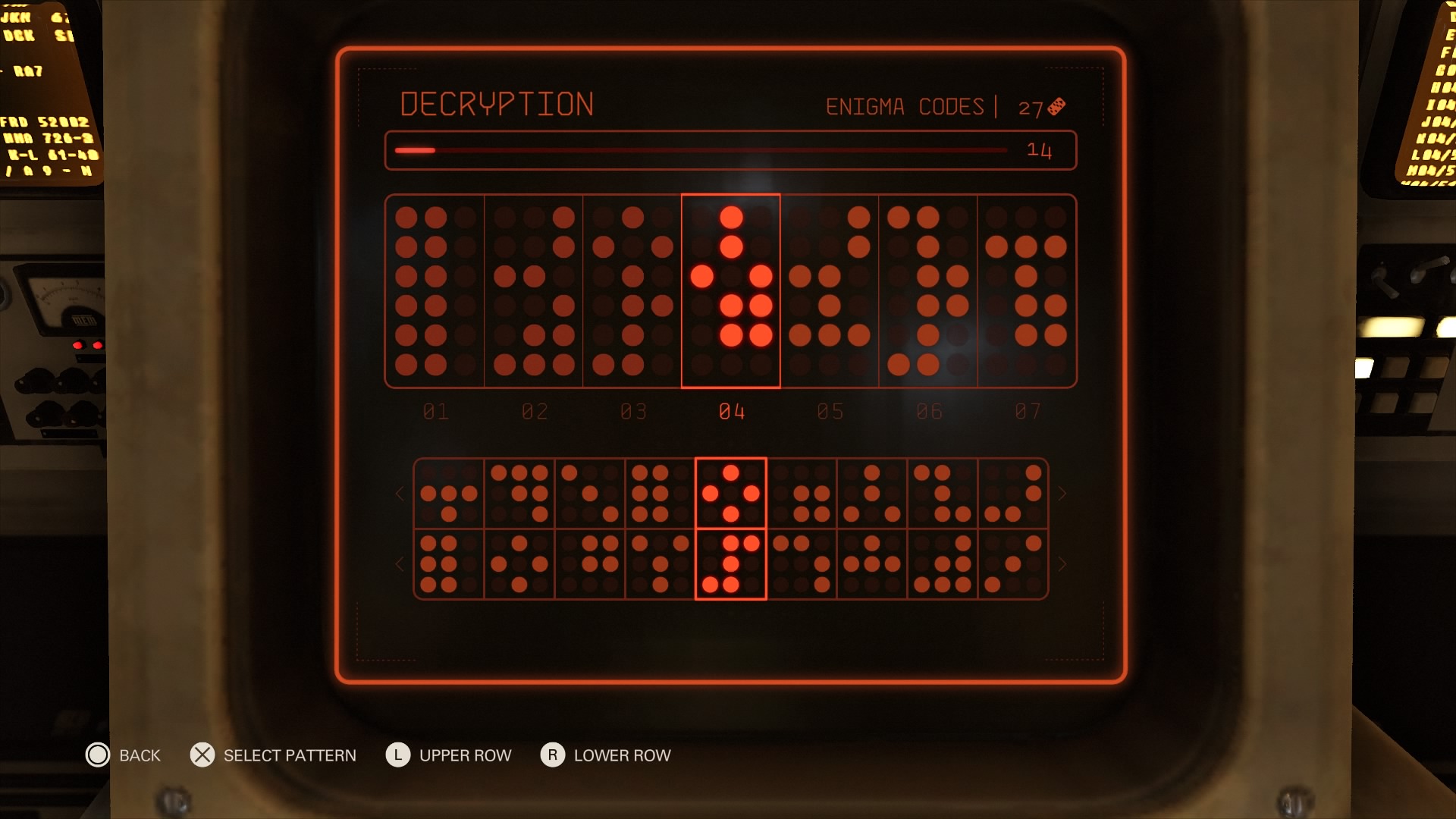This screenshot has width=1456, height=819.
Task: Click the highlighted code column 04
Action: click(731, 291)
